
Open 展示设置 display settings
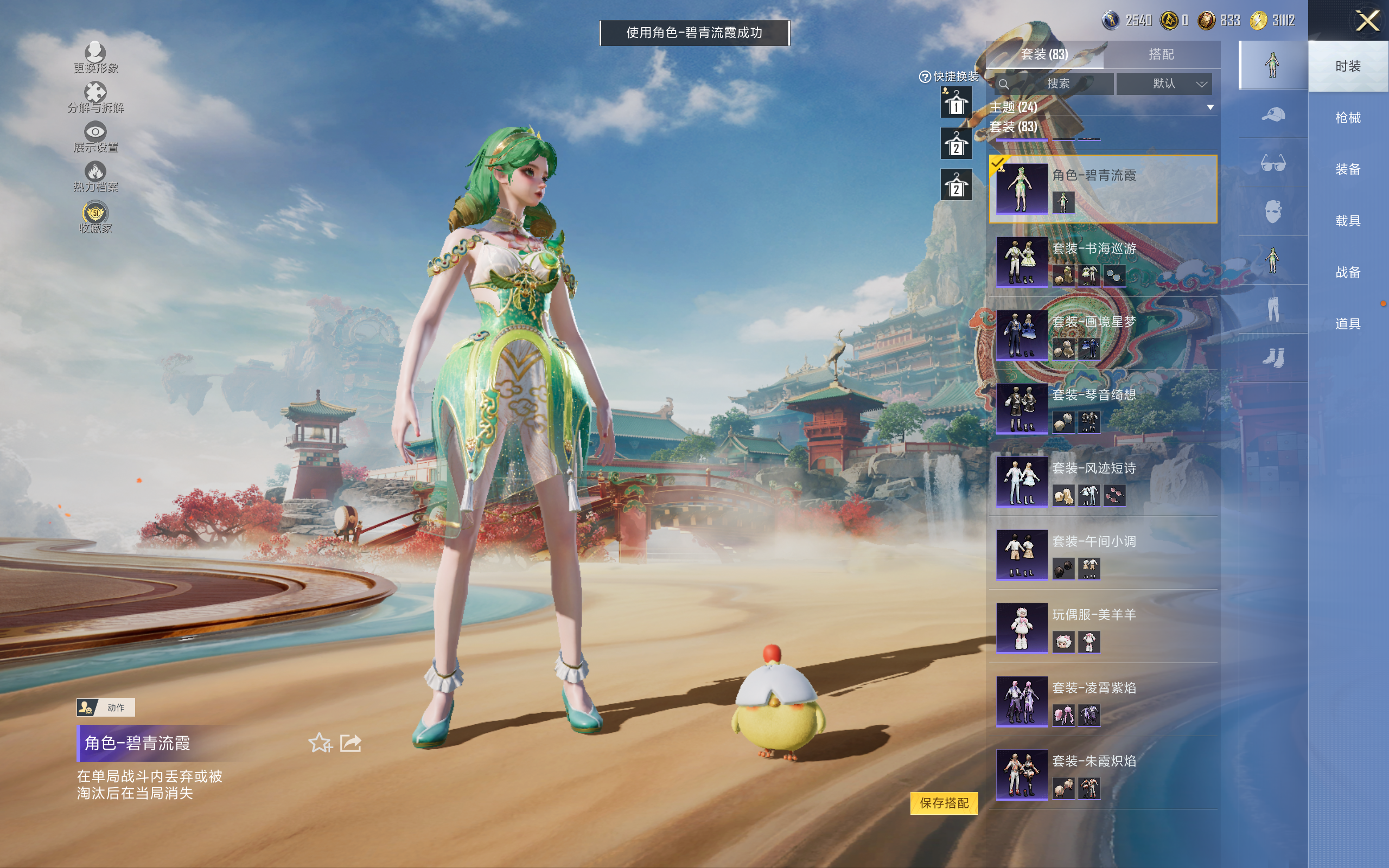95,137
